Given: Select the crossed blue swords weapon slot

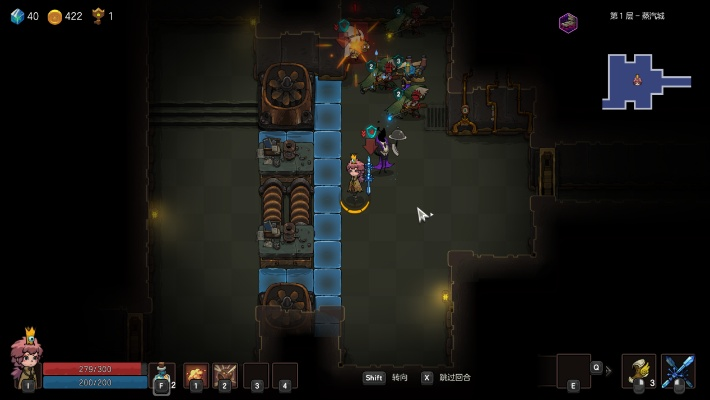Looking at the screenshot, I should pos(678,370).
